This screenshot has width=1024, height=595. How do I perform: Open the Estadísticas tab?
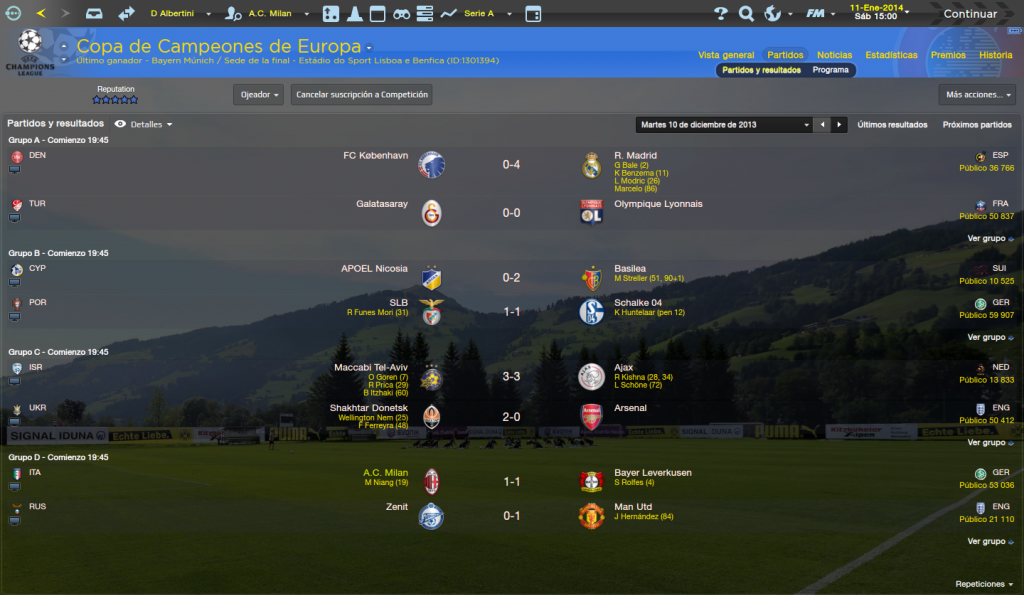pos(891,55)
